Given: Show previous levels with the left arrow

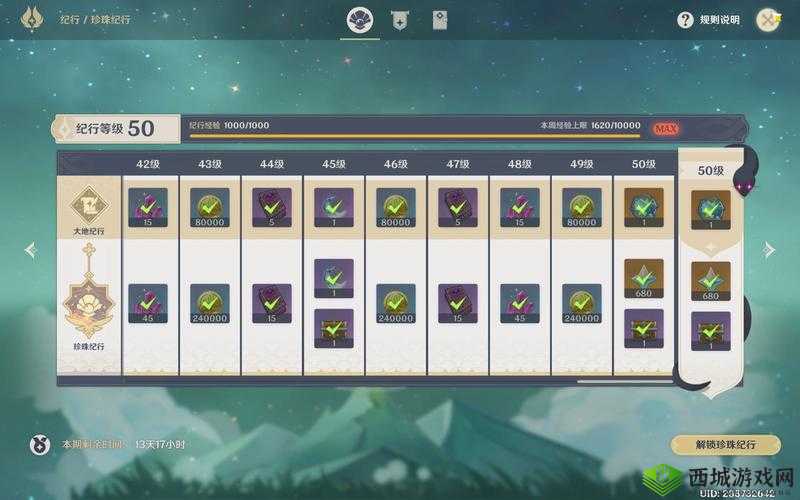Looking at the screenshot, I should click(30, 250).
